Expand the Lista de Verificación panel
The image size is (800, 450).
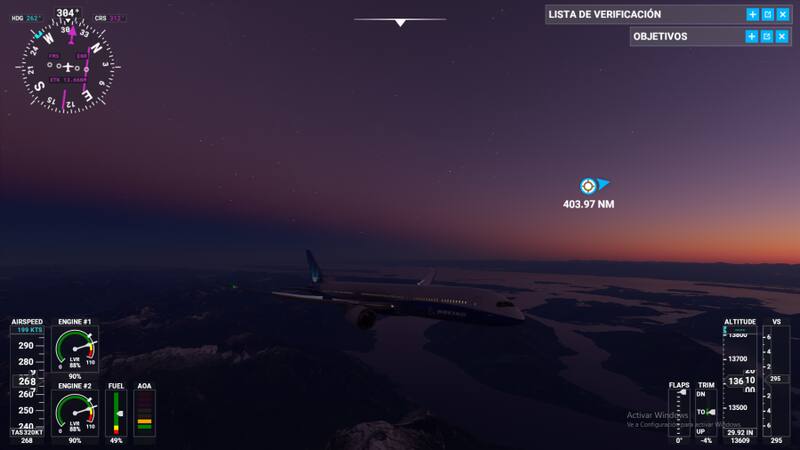point(752,15)
